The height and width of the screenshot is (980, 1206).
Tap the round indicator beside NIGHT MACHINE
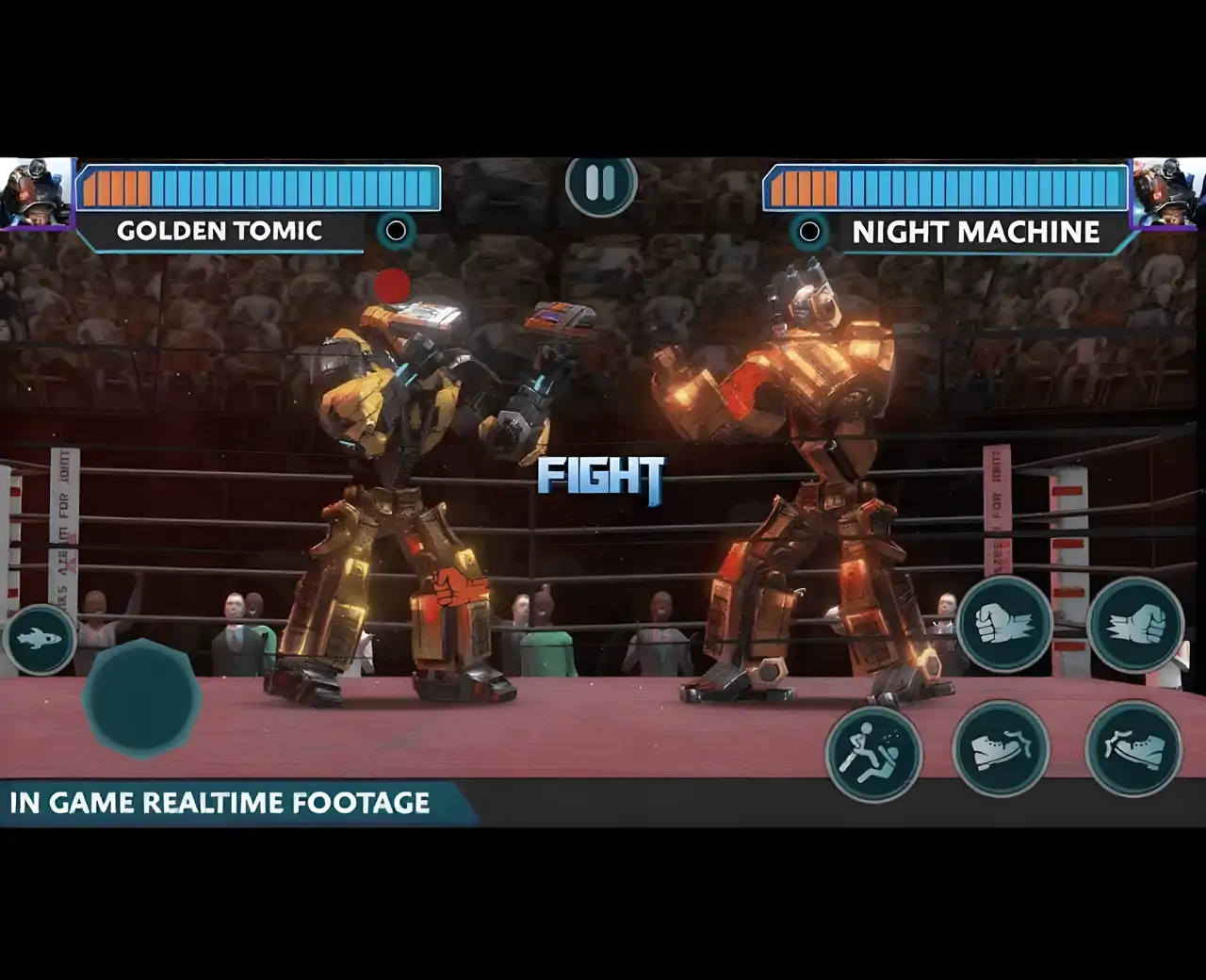click(x=808, y=229)
